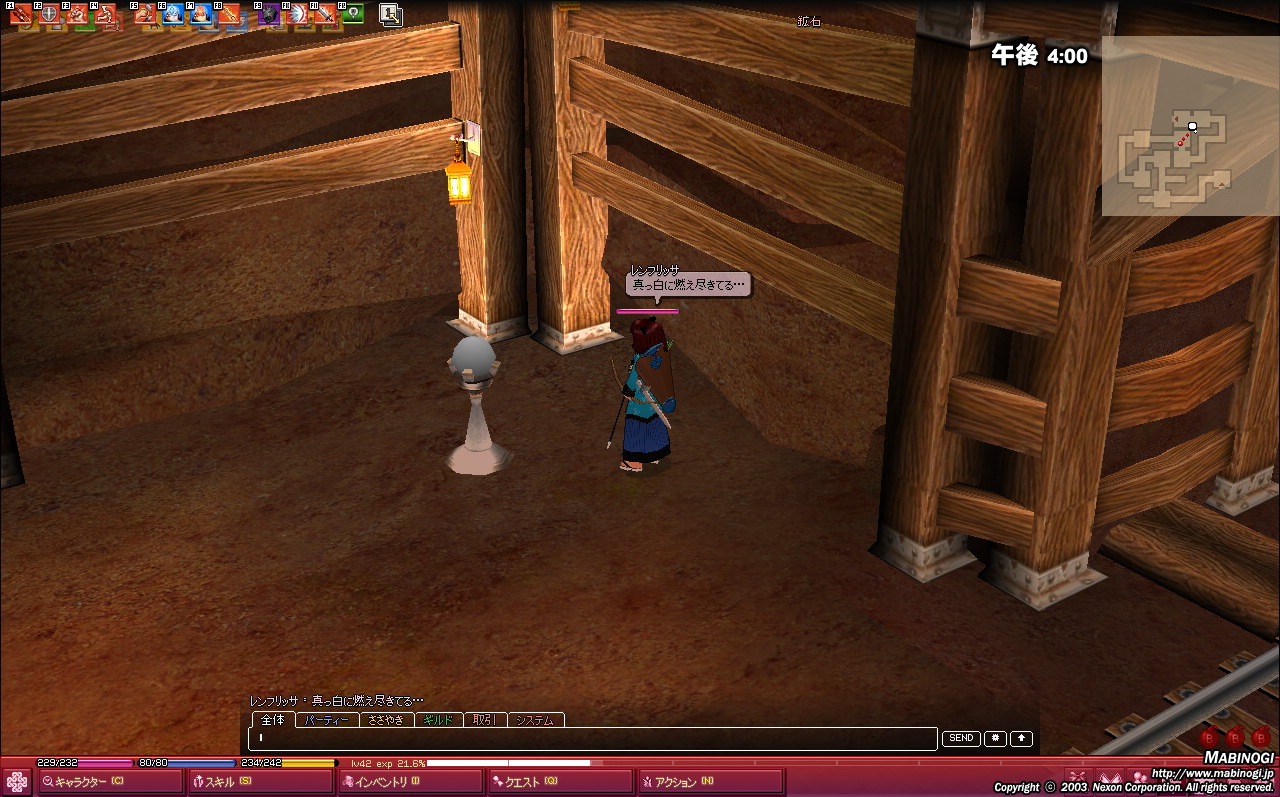Viewport: 1280px width, 797px height.
Task: Switch to the 全体 chat tab
Action: (272, 720)
